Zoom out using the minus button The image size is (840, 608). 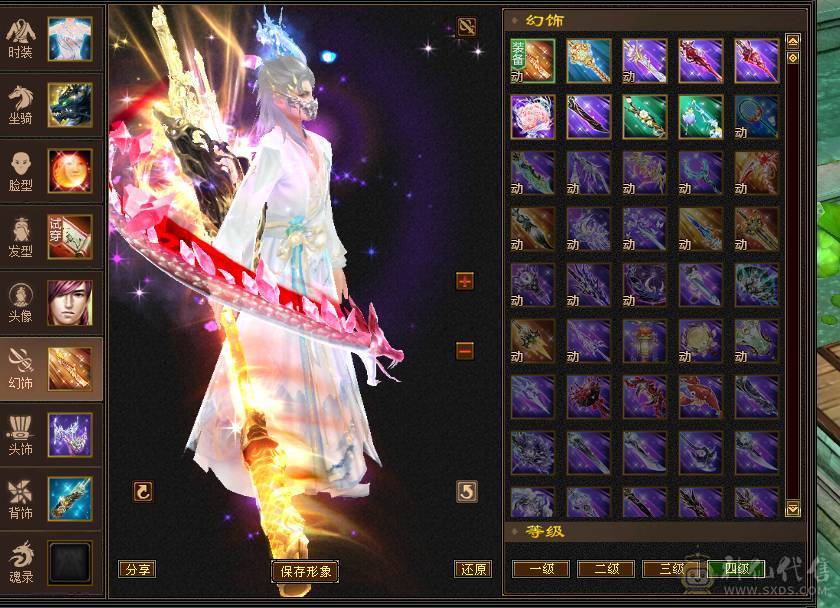tap(464, 351)
